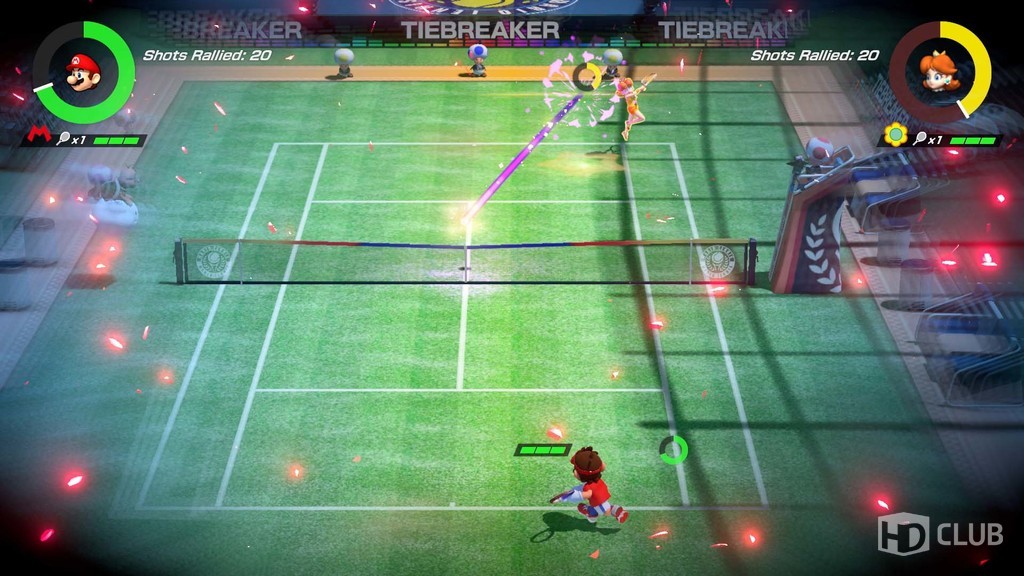Select Daisy's flower emblem icon
Image resolution: width=1024 pixels, height=576 pixels.
(895, 134)
